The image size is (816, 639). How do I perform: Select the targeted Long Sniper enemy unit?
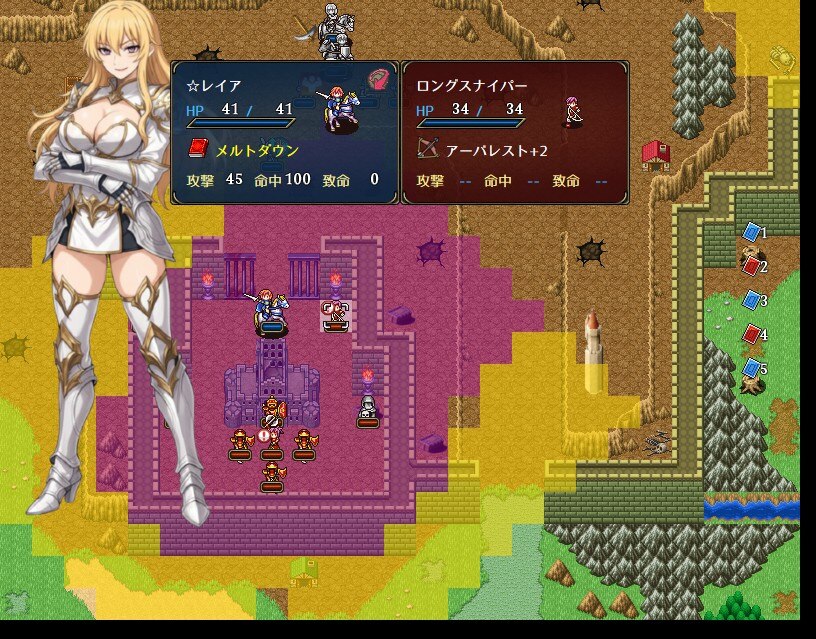tap(336, 315)
